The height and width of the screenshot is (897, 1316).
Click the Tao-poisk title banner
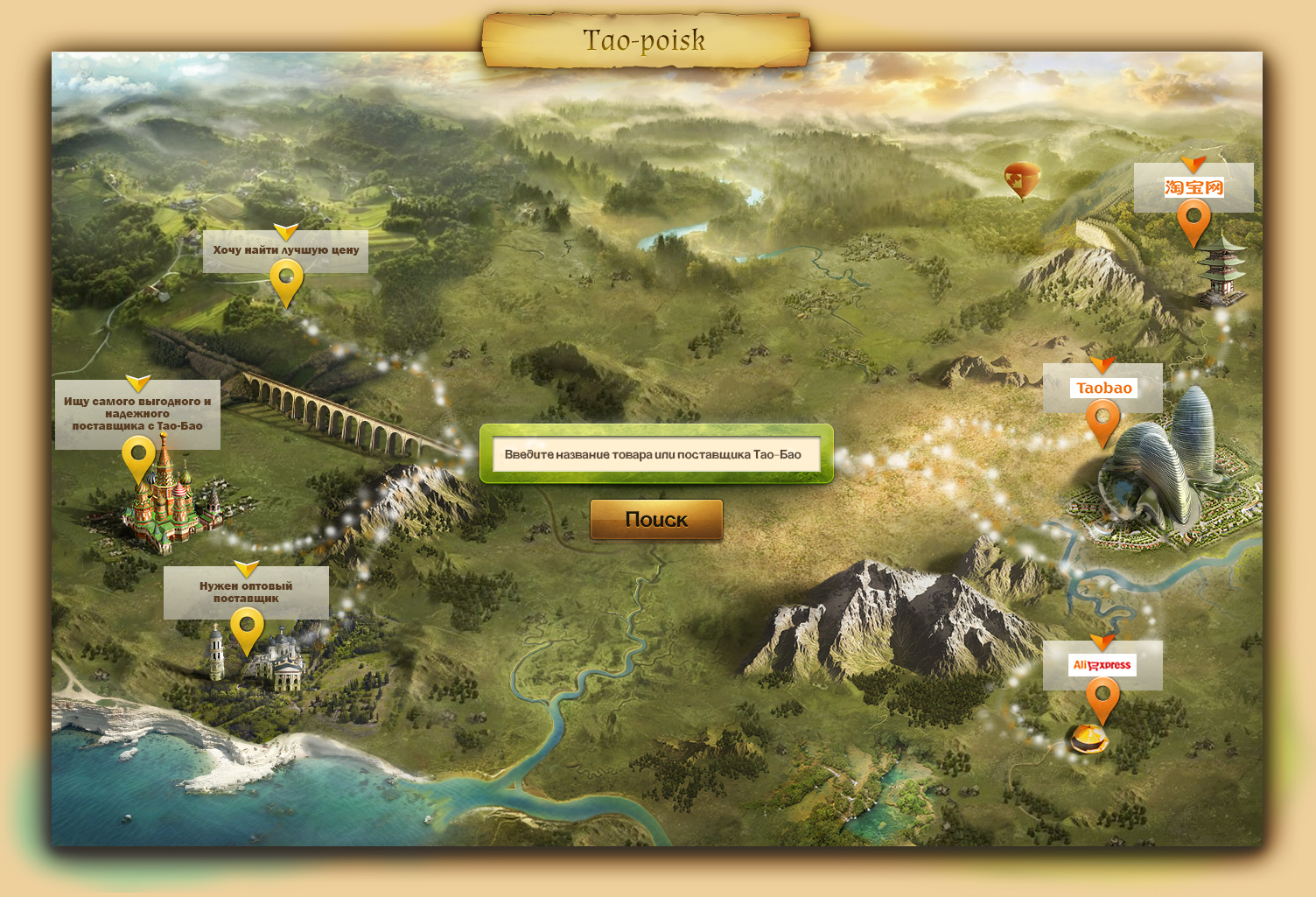(645, 40)
